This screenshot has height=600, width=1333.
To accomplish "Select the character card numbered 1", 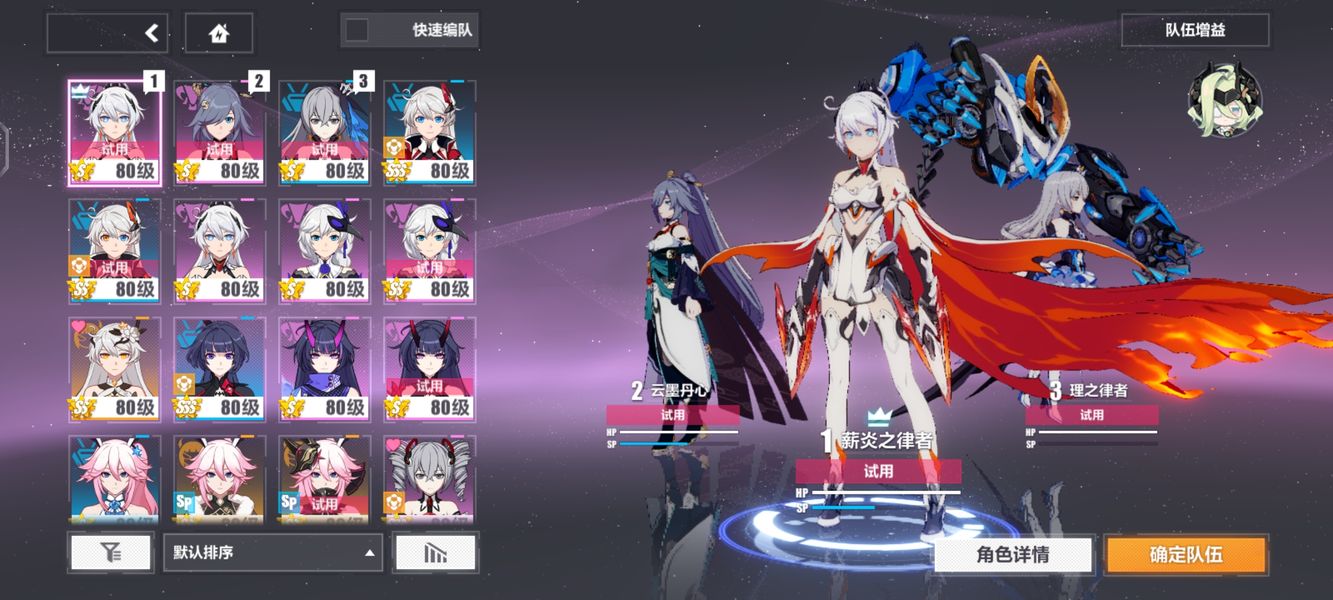I will click(114, 133).
